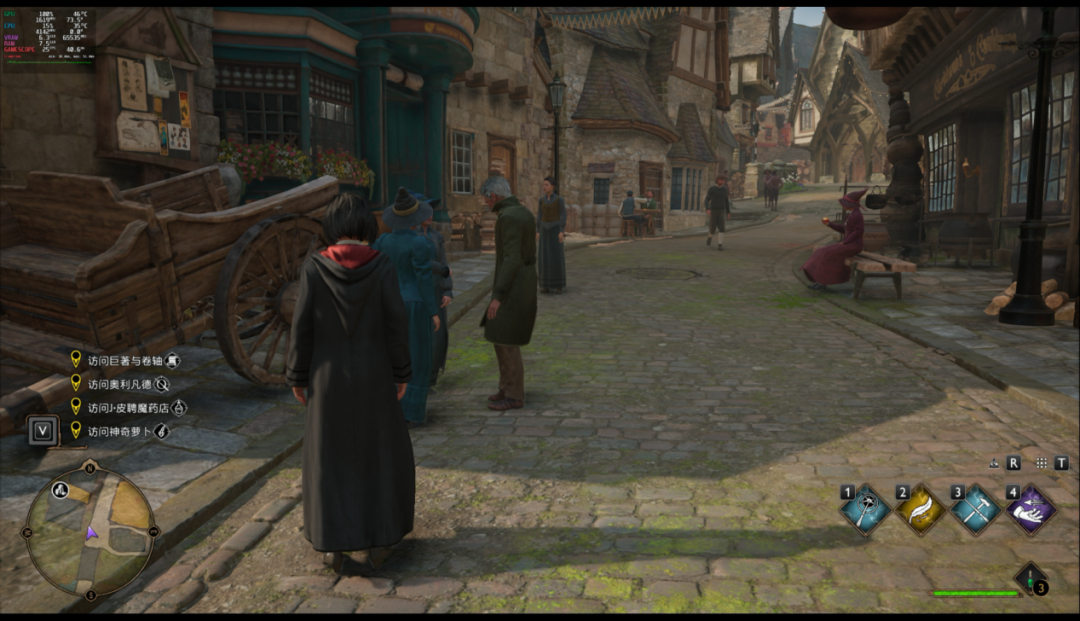
Task: Use the Reparo crossed-hammers spell
Action: click(x=975, y=510)
